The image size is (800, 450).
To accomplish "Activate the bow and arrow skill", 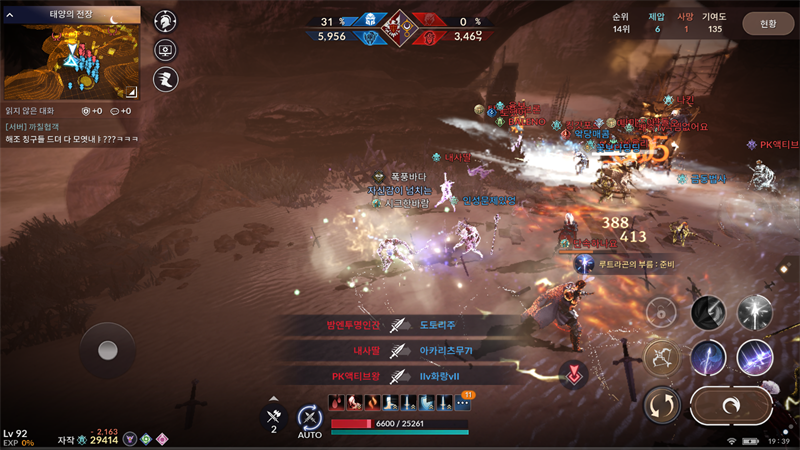I will pyautogui.click(x=662, y=358).
